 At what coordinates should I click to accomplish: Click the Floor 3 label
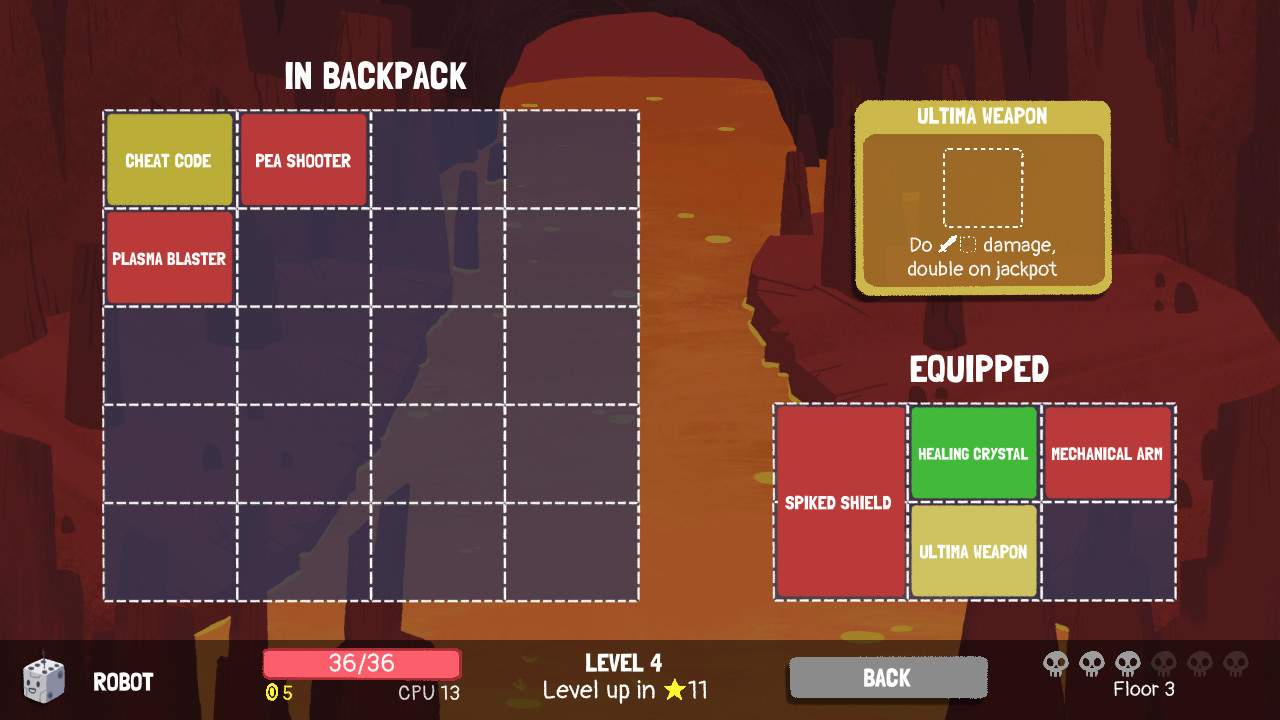click(1144, 689)
